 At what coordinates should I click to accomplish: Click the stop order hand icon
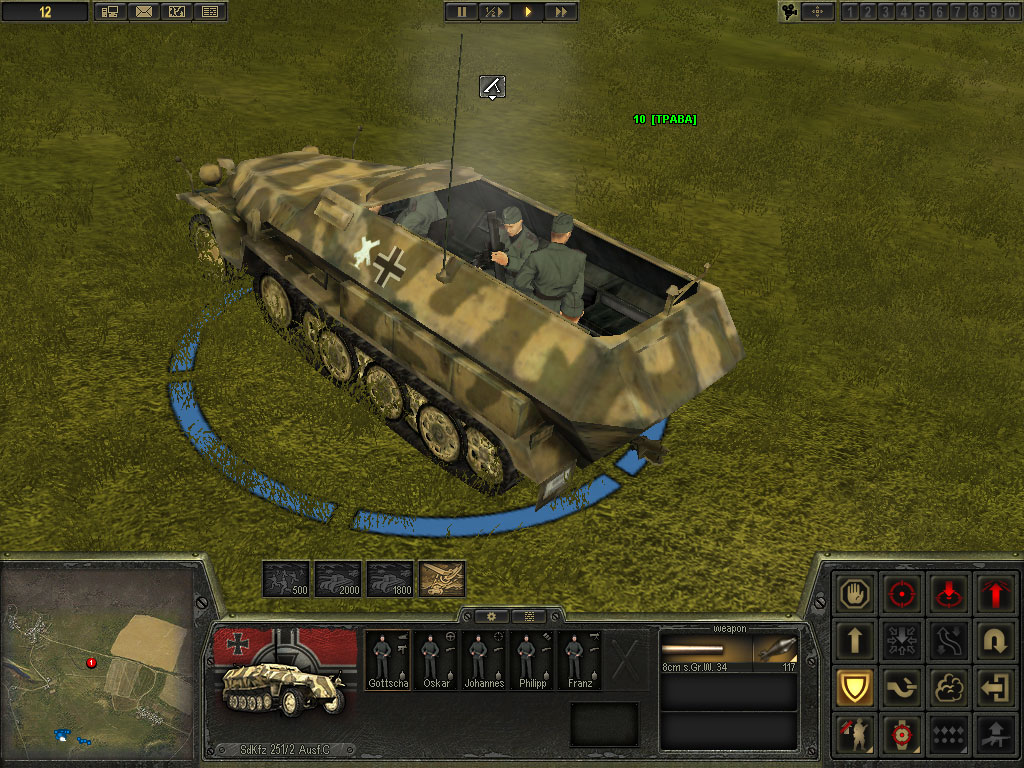(857, 594)
